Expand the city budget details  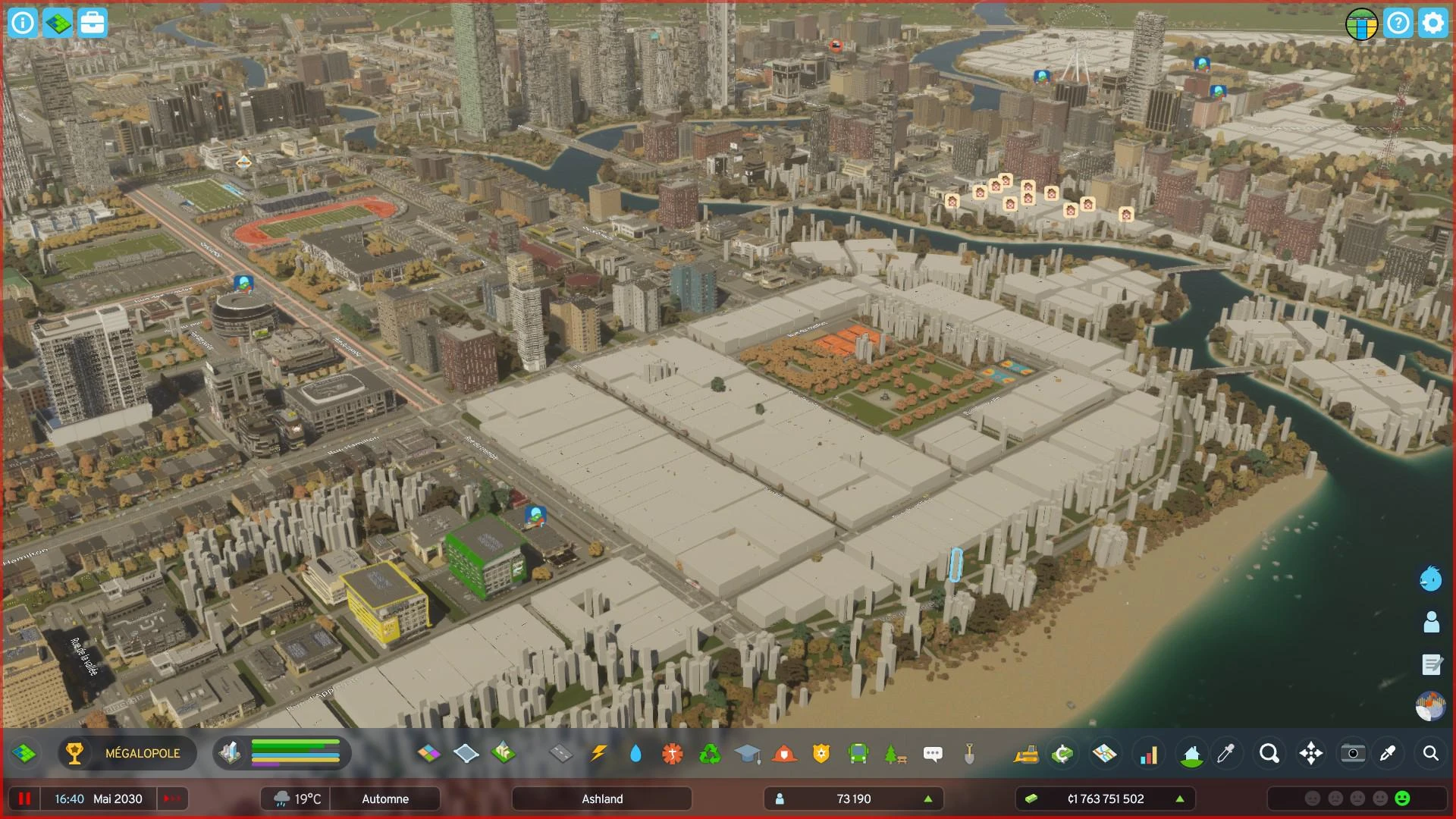(1179, 799)
